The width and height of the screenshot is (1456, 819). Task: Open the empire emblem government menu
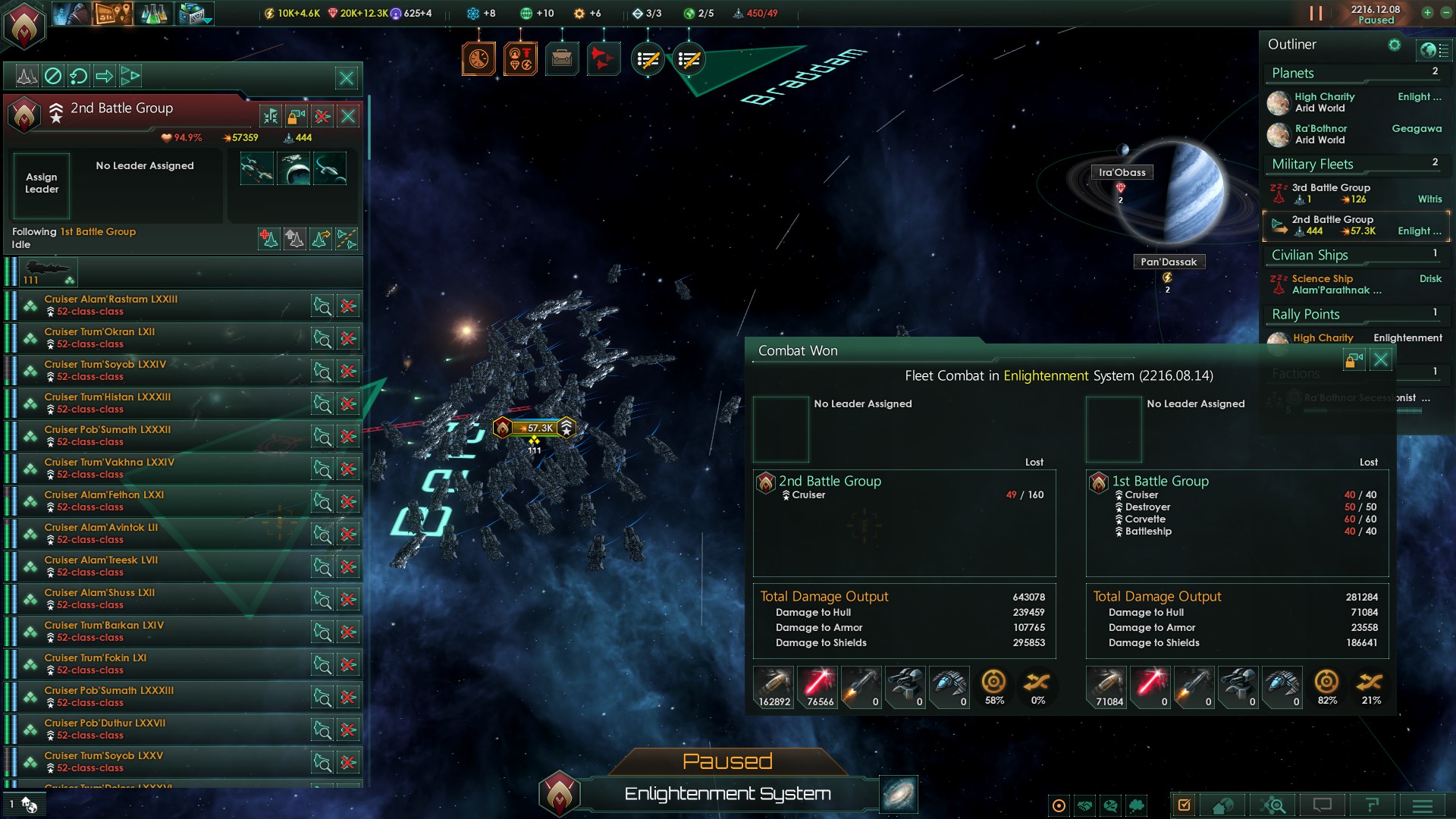pyautogui.click(x=24, y=24)
